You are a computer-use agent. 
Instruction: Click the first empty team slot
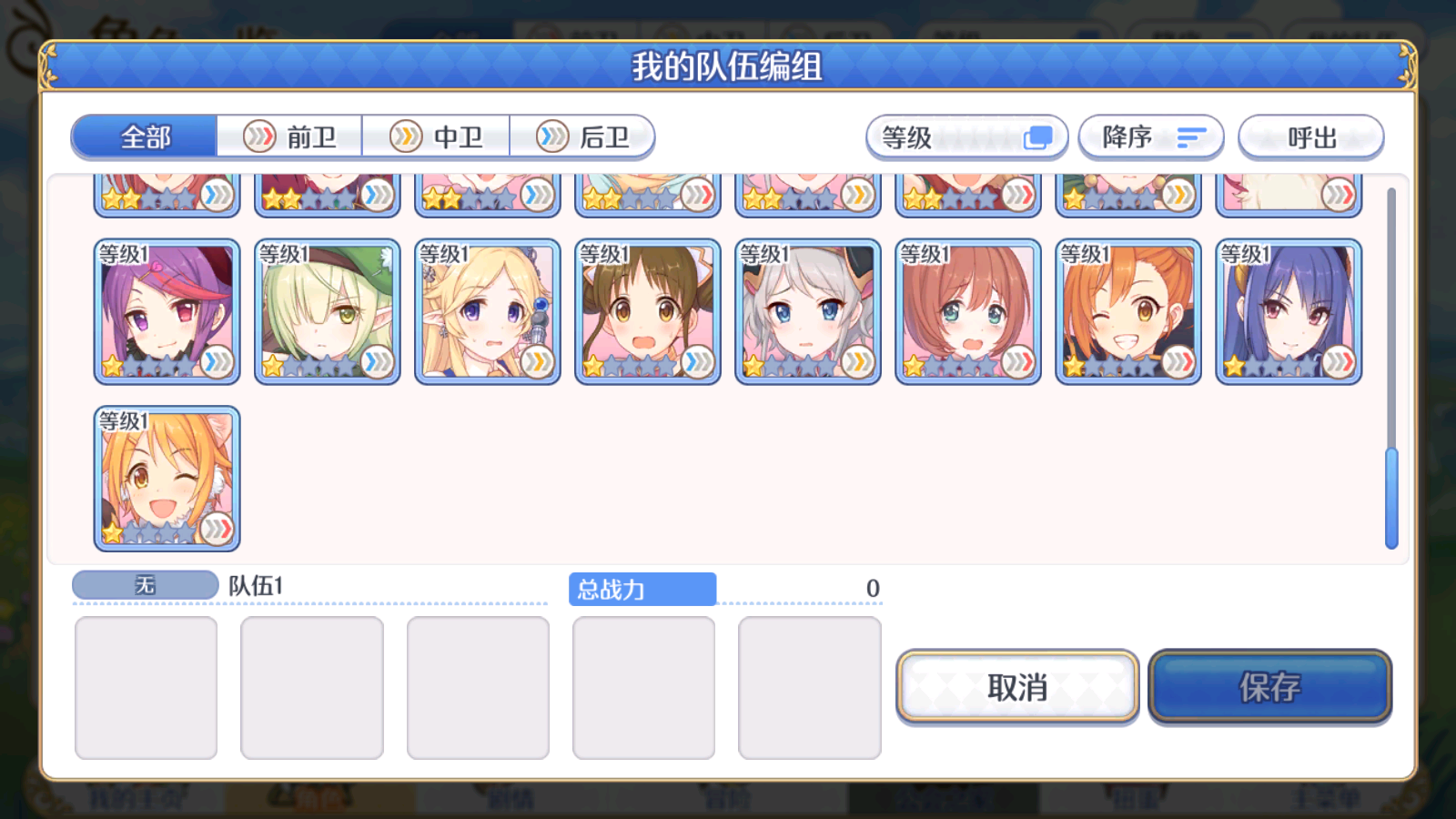[146, 687]
